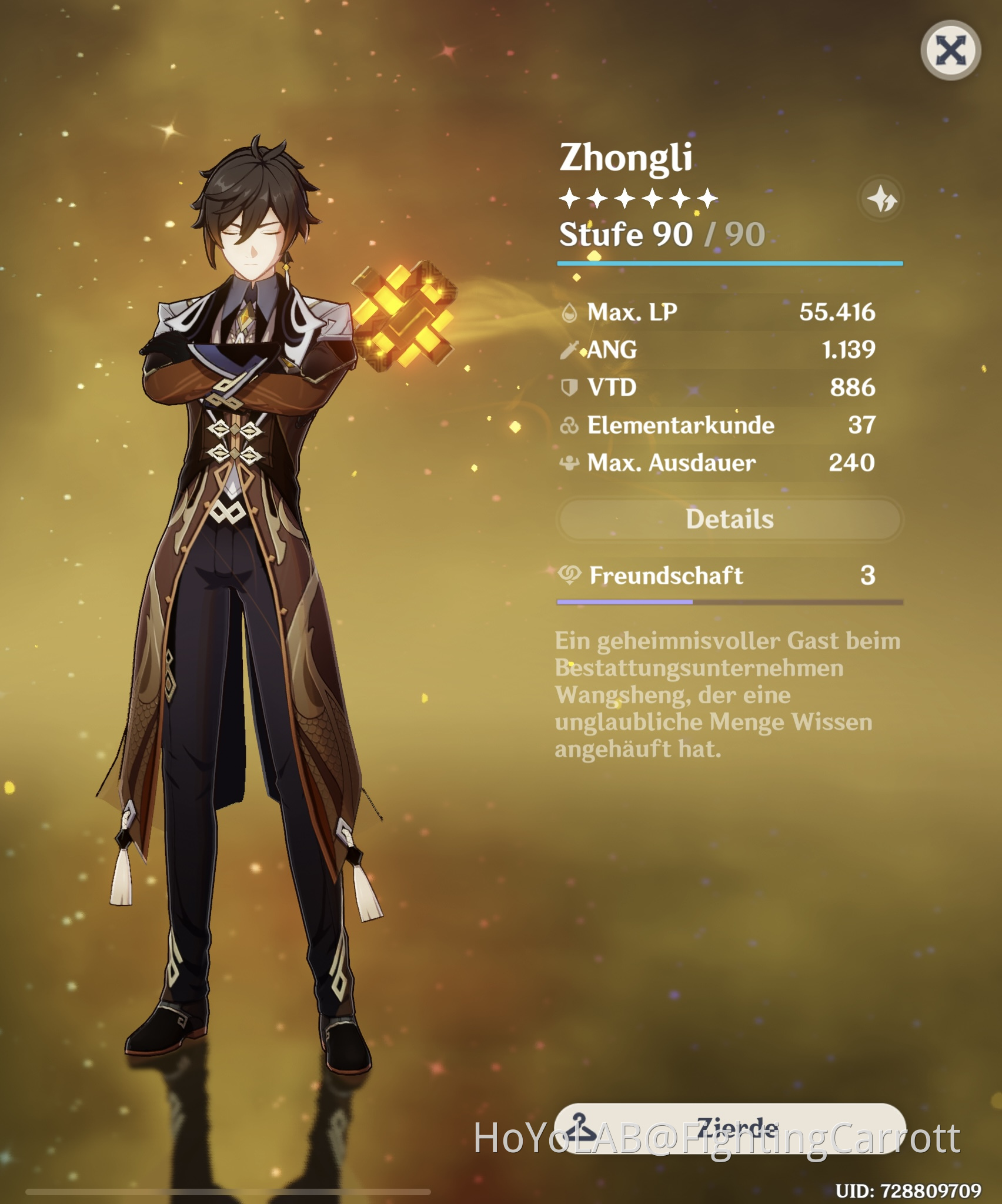Toggle Zhongli's five-star rating display
This screenshot has width=1002, height=1204.
(x=638, y=198)
